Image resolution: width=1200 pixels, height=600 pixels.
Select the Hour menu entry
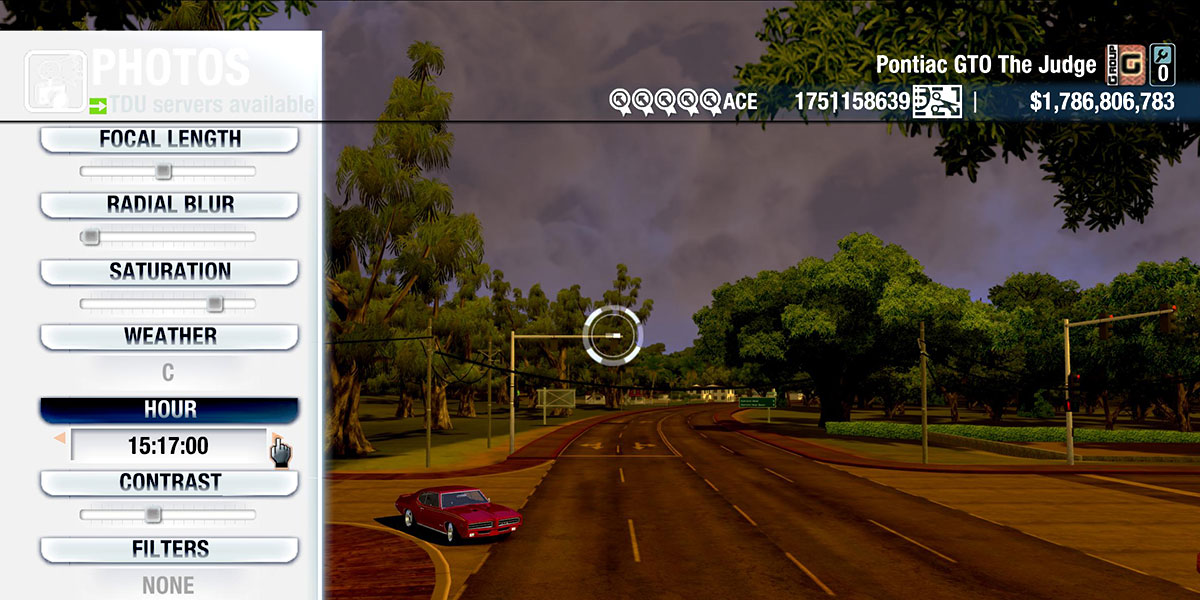[x=169, y=410]
